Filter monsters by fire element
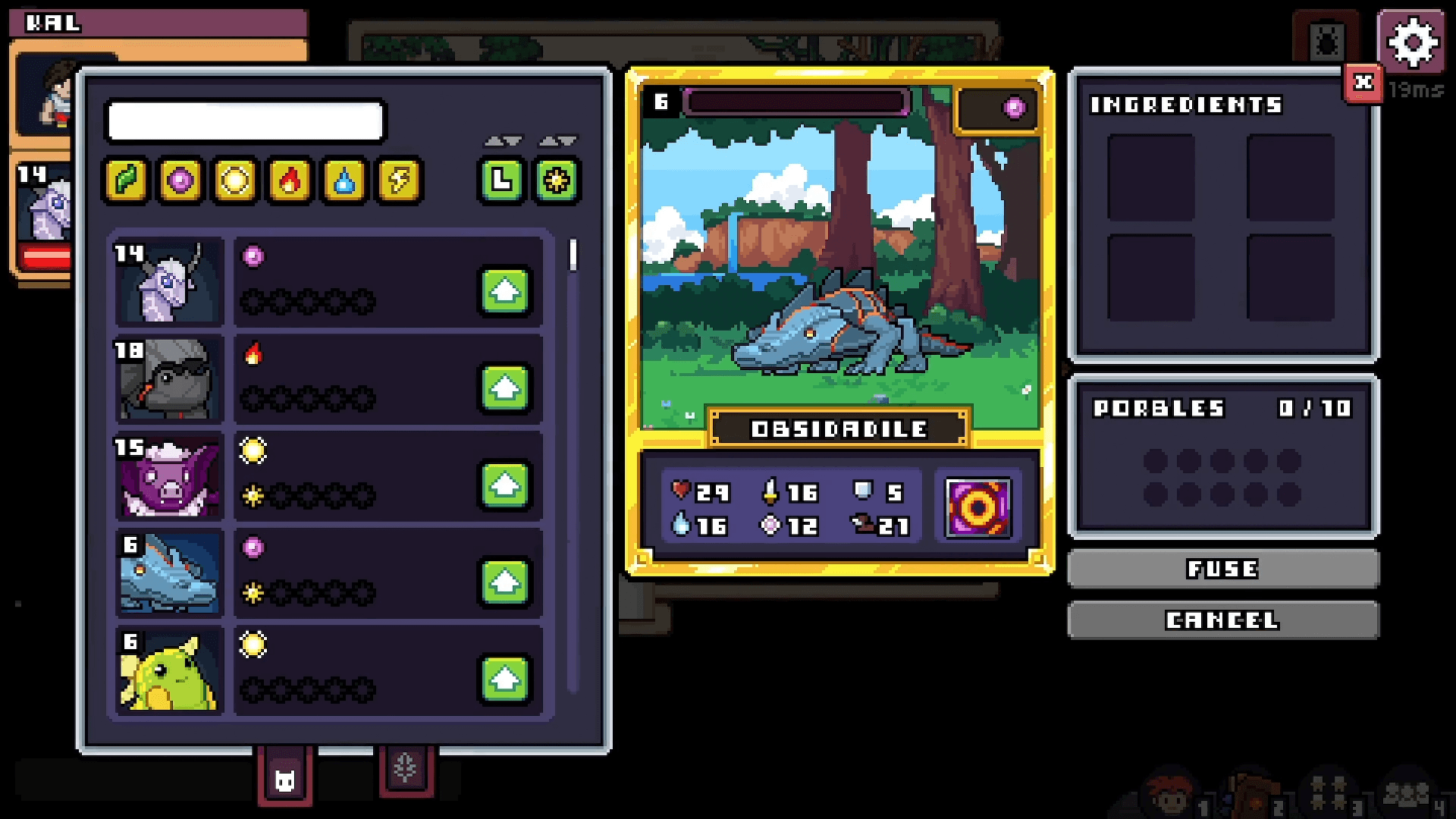 click(289, 180)
